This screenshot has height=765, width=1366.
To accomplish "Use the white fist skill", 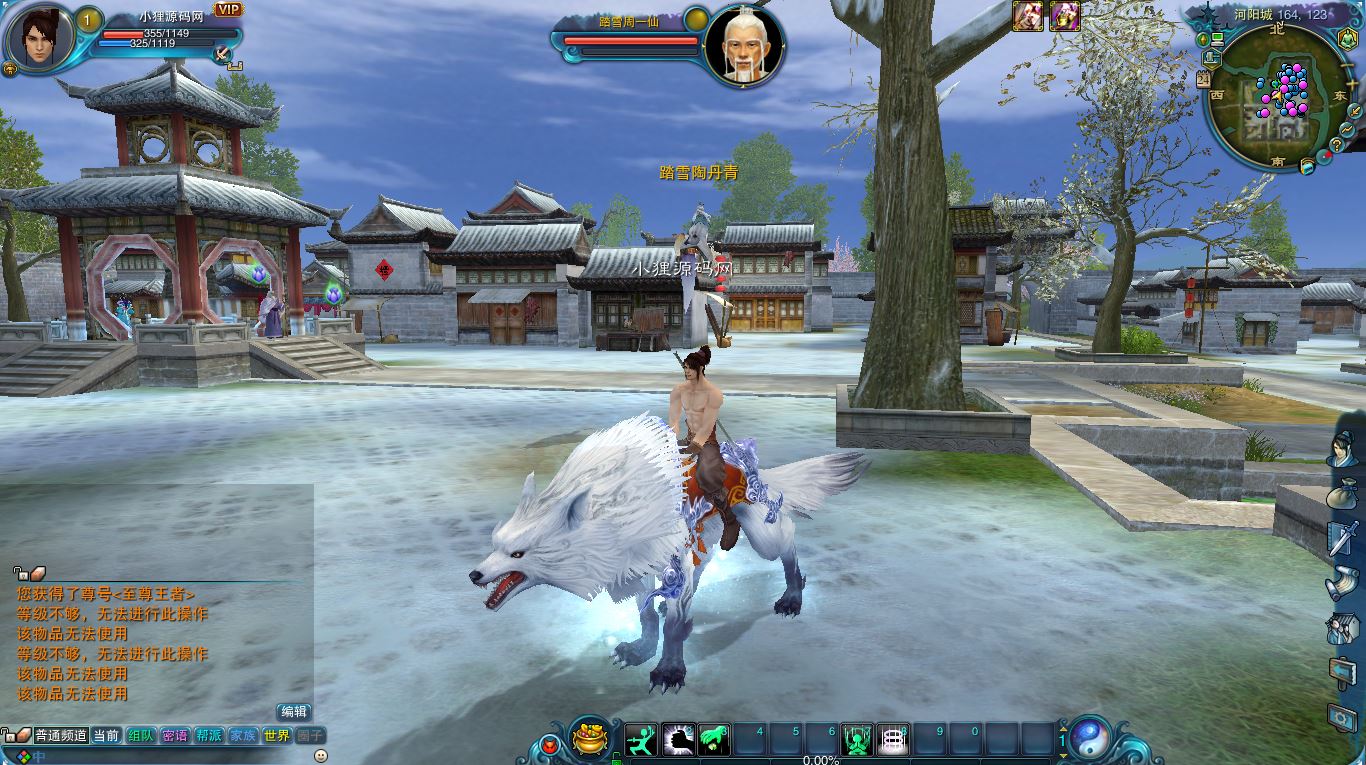I will [x=678, y=740].
